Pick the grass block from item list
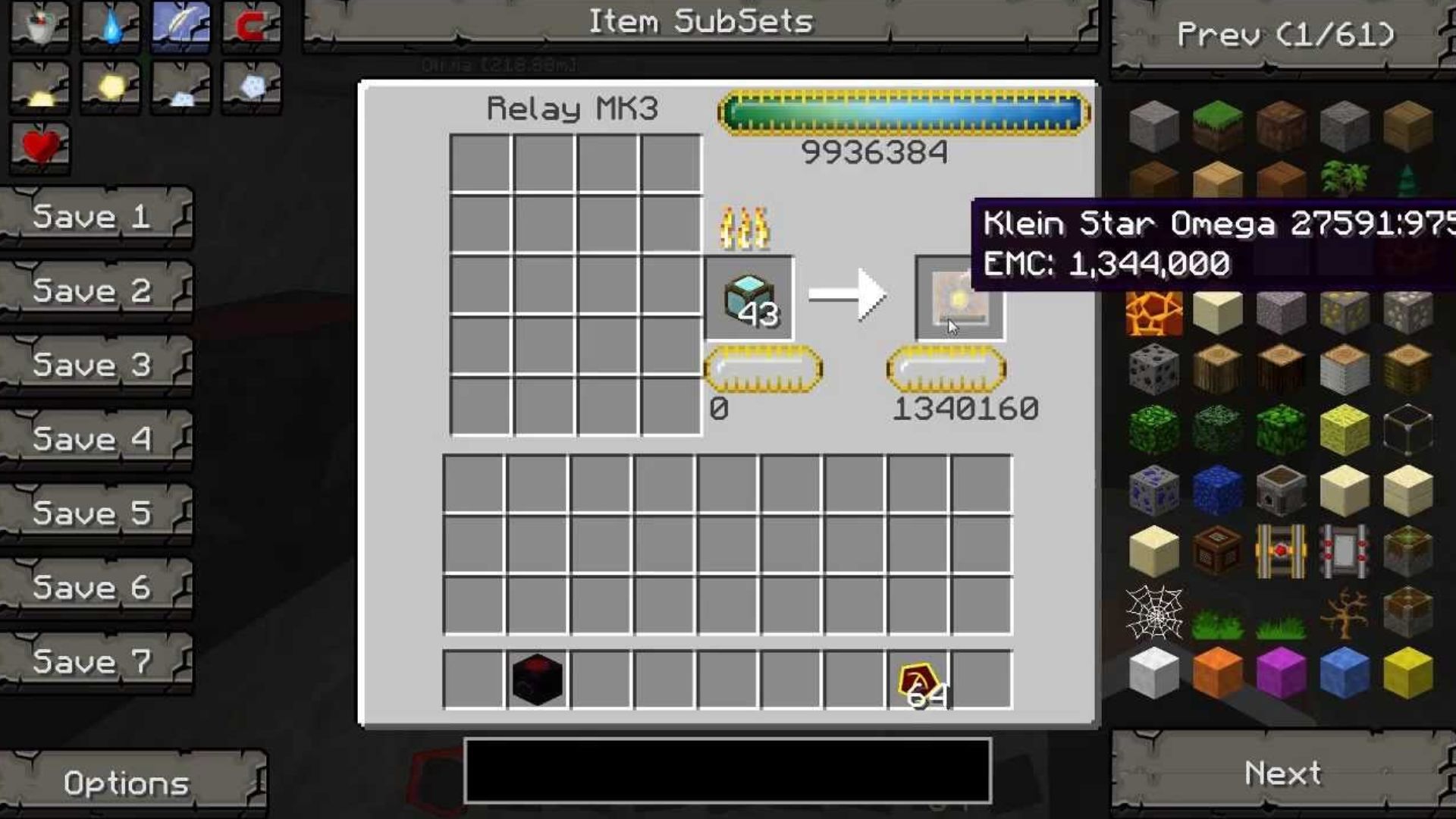The height and width of the screenshot is (819, 1456). [x=1217, y=125]
